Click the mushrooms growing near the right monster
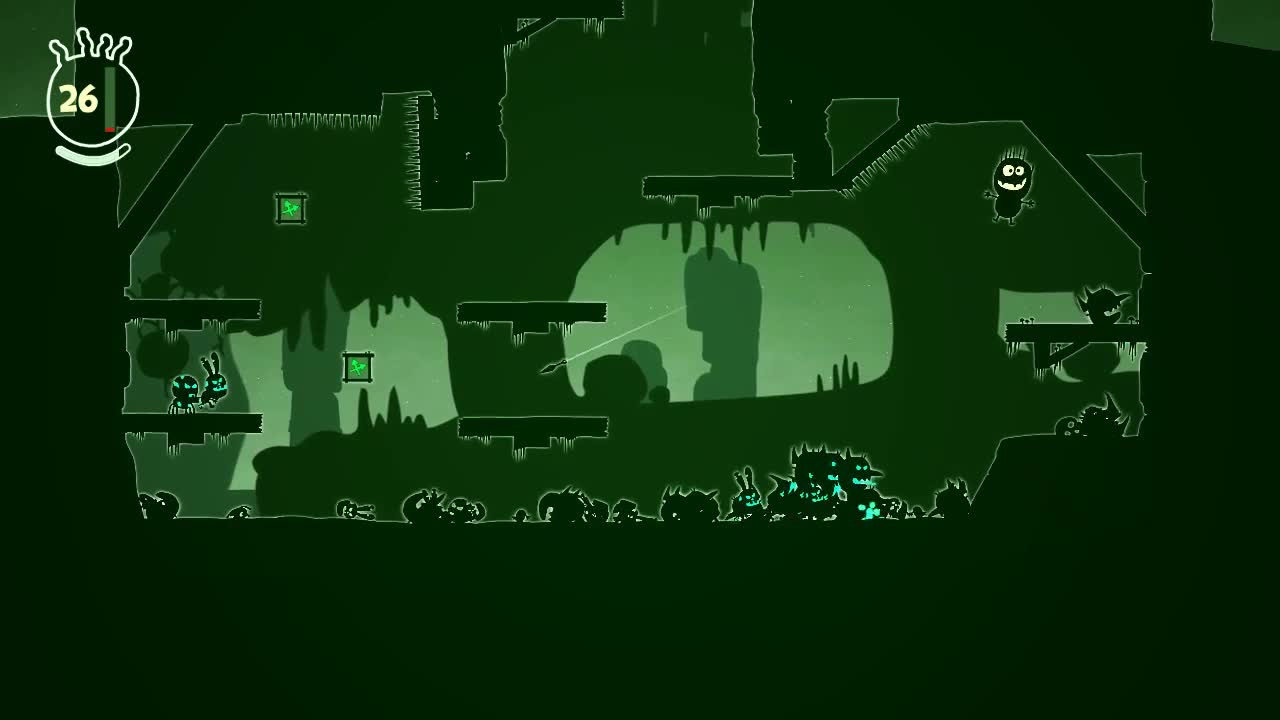 coord(1131,321)
